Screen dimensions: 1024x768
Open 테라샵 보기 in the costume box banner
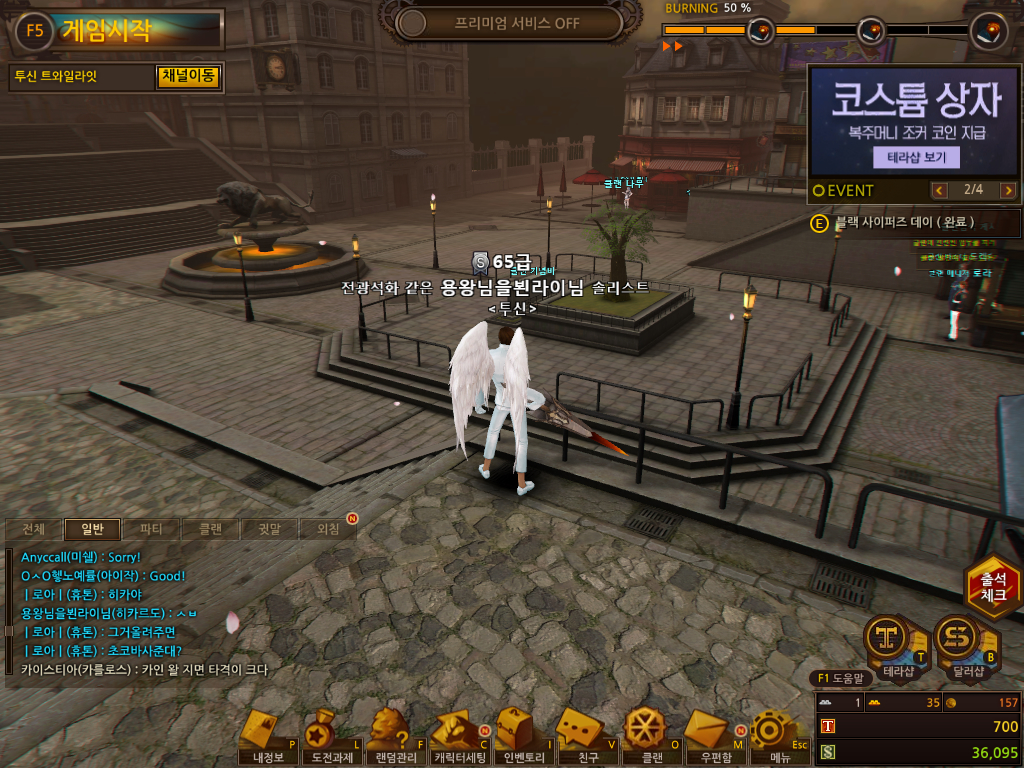[x=916, y=157]
